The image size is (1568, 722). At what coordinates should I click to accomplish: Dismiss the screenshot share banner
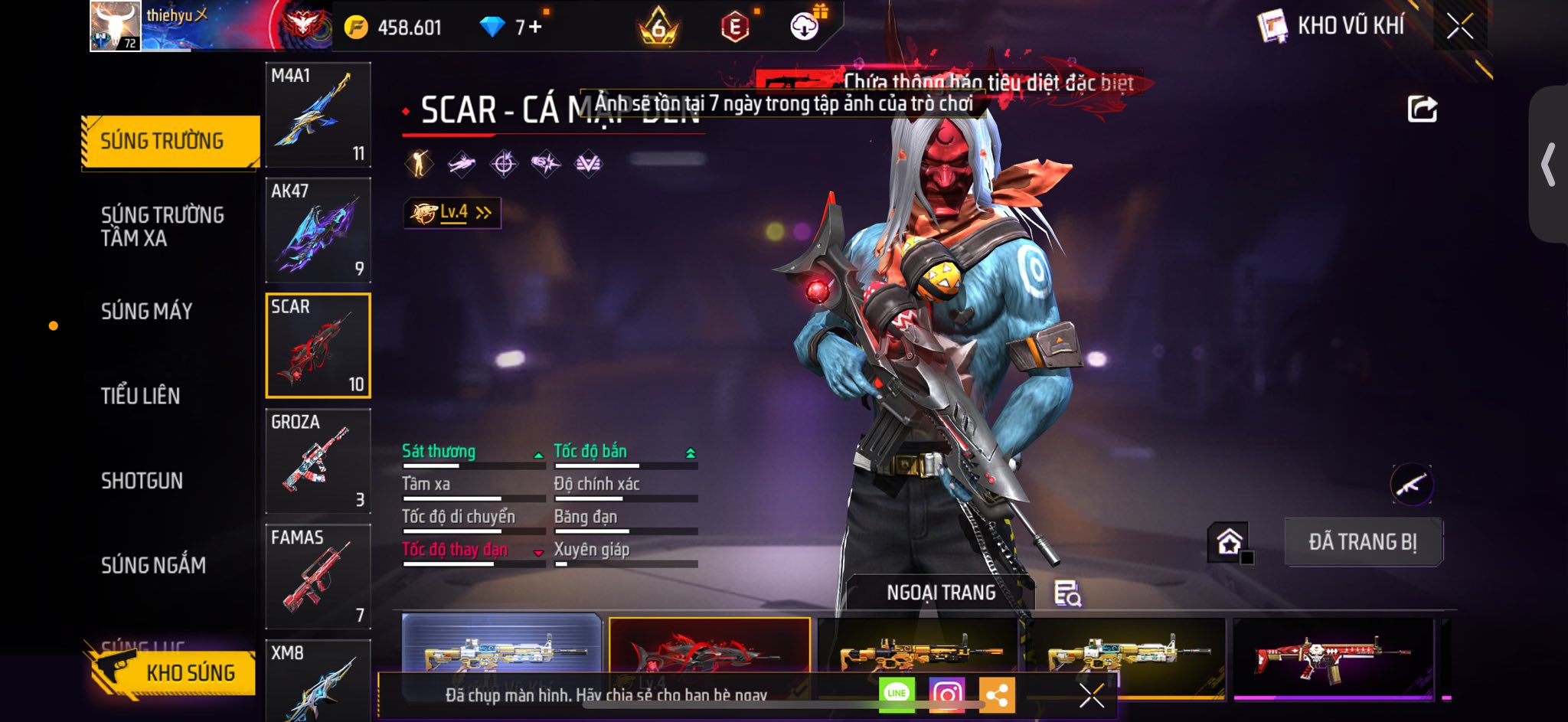pos(1091,695)
